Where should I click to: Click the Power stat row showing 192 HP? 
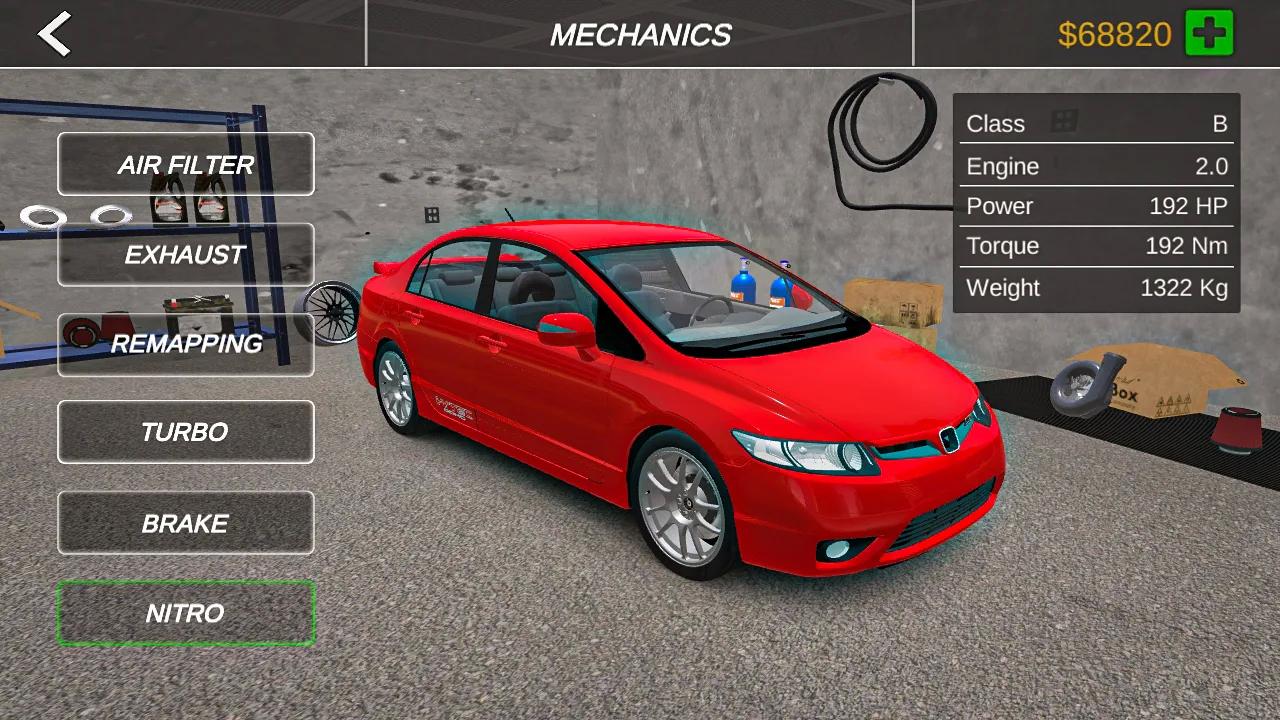pyautogui.click(x=1096, y=206)
